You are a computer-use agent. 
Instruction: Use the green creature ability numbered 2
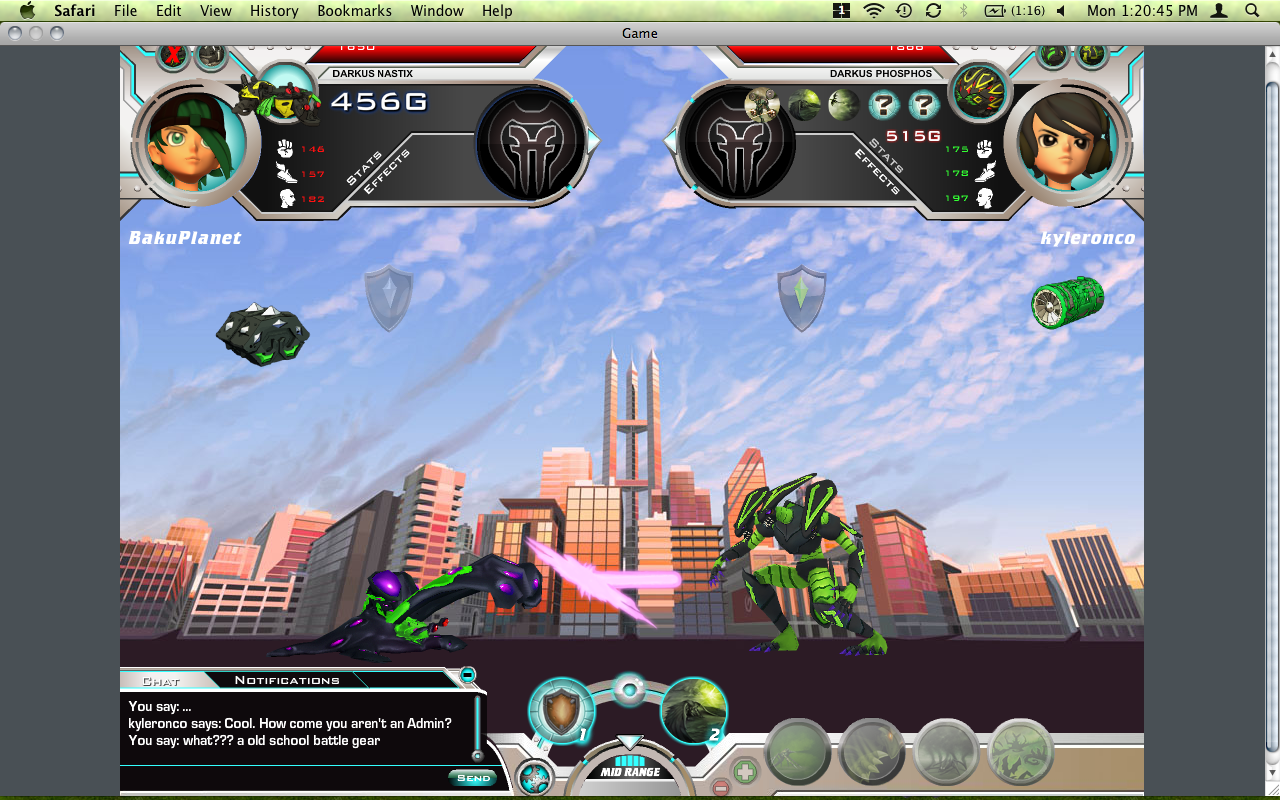(694, 712)
